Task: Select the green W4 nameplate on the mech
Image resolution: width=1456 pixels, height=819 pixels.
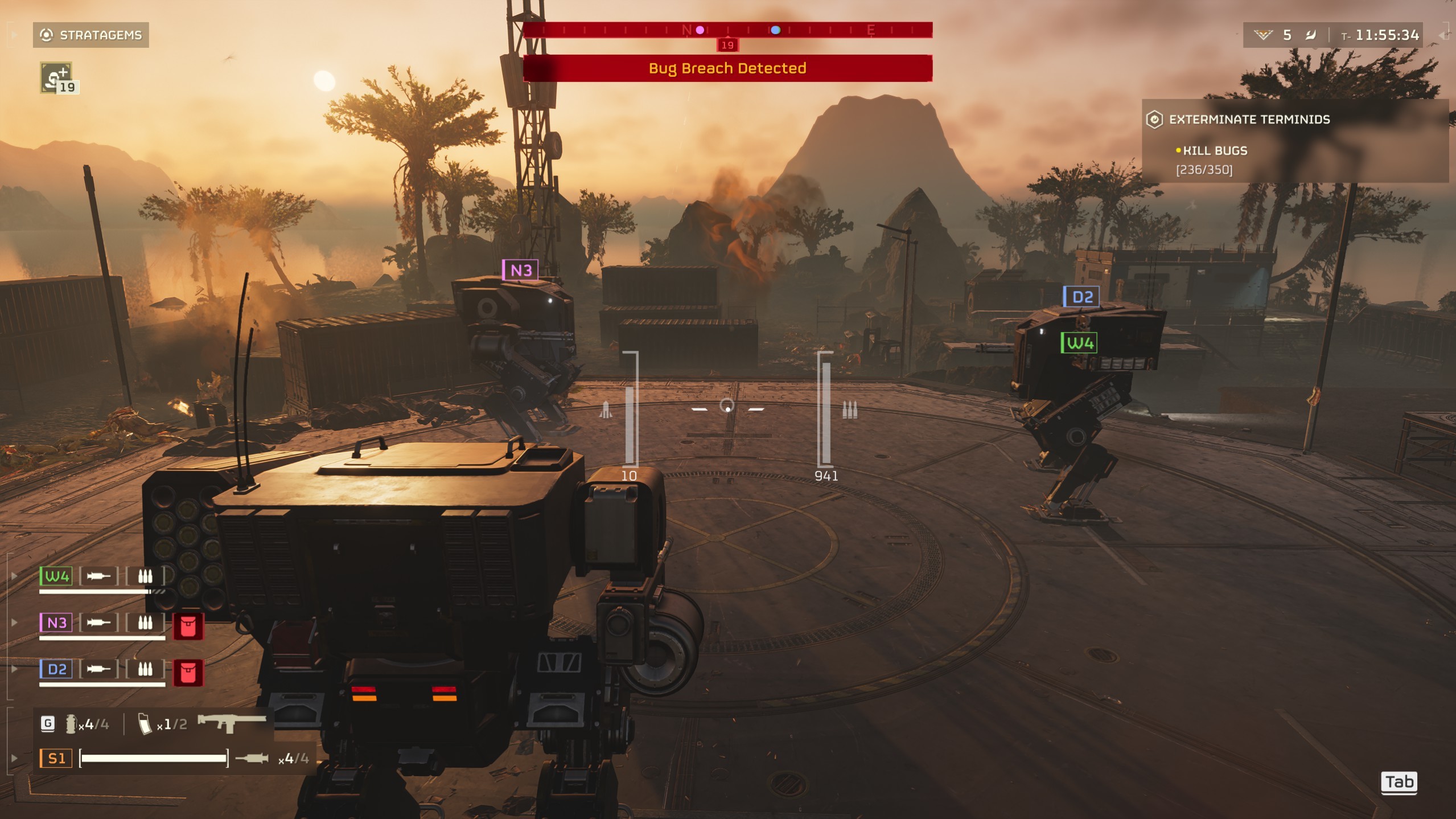Action: coord(1079,343)
